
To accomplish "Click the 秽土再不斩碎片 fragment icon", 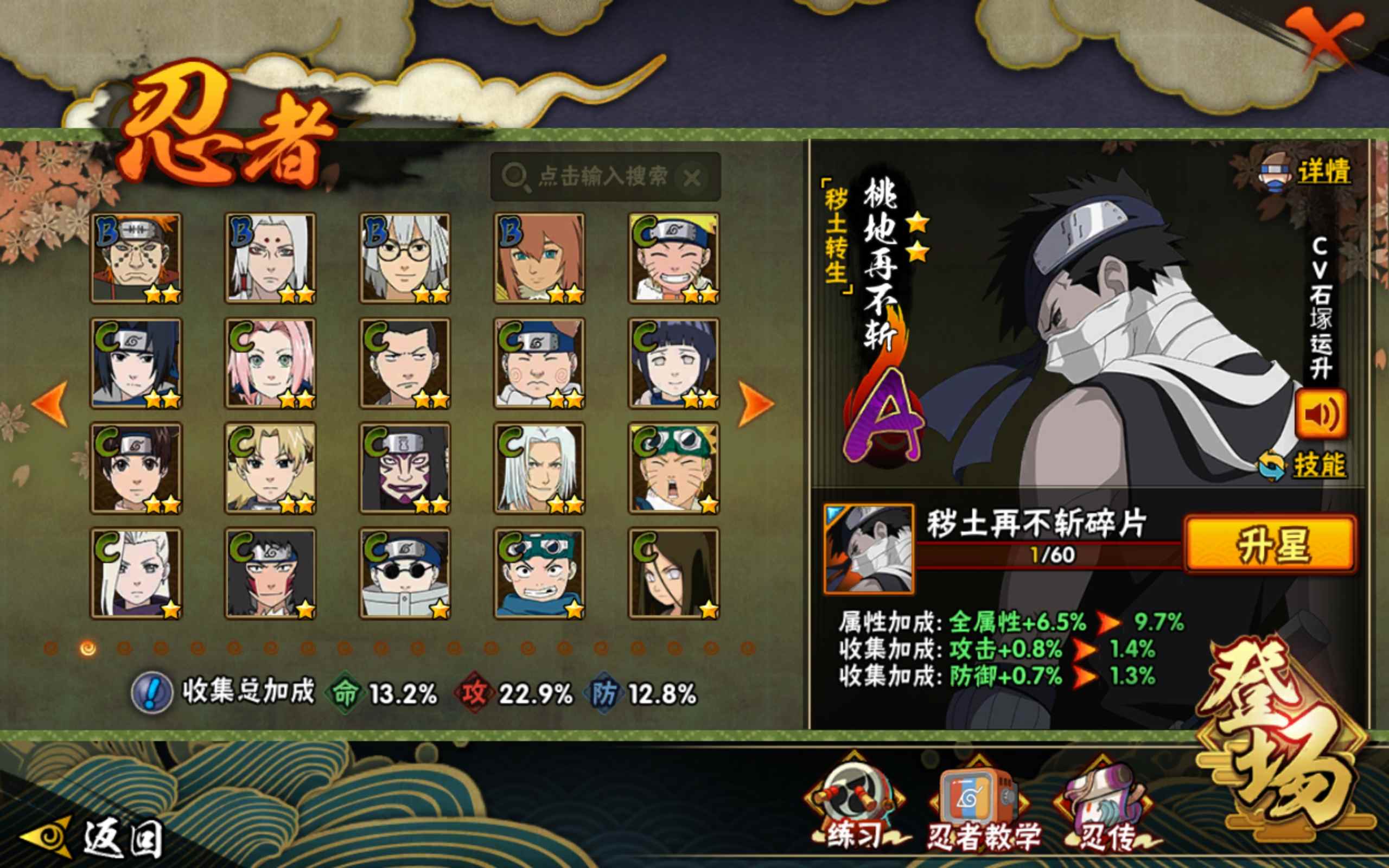I will [x=869, y=549].
